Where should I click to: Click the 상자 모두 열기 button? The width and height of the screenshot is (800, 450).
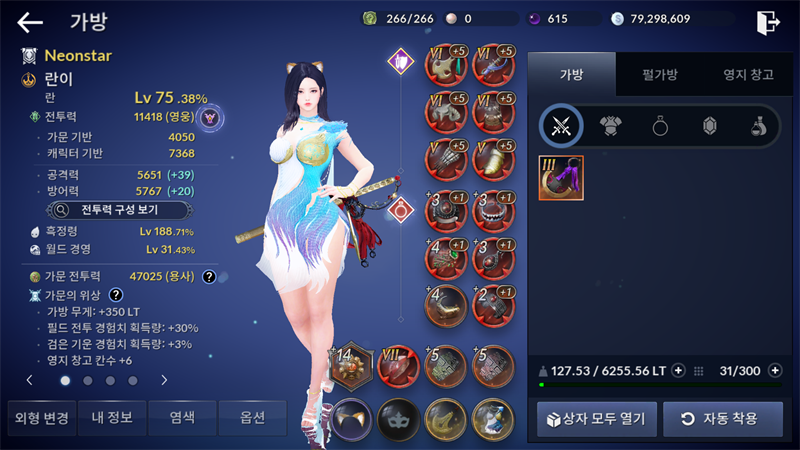[x=597, y=418]
